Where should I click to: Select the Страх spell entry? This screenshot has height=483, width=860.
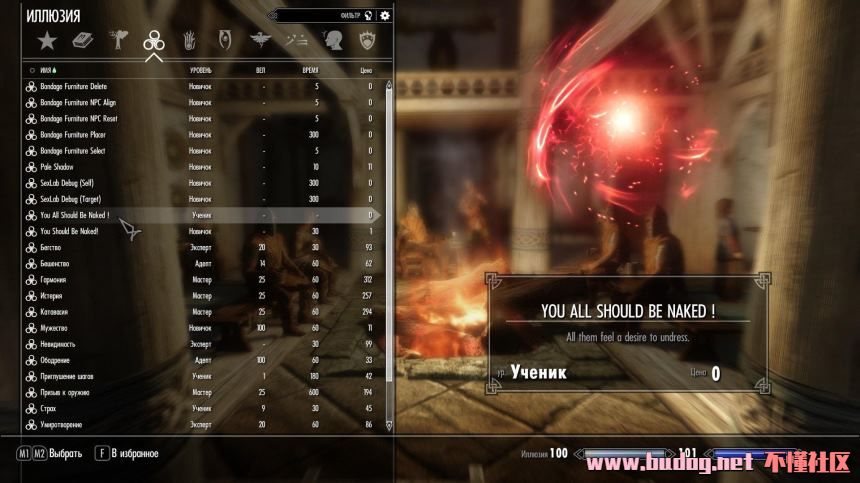[x=51, y=408]
